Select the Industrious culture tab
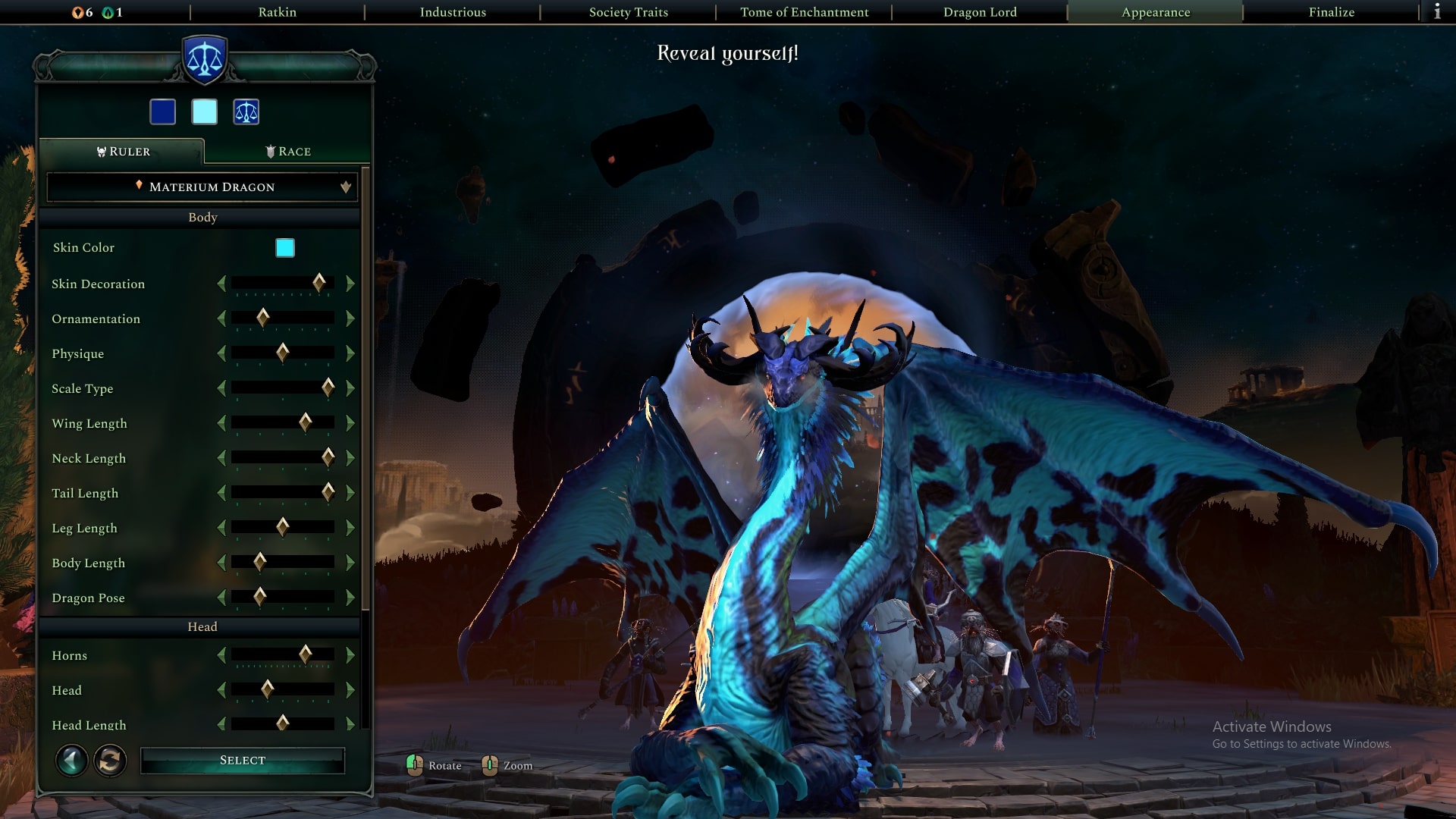 pos(453,12)
